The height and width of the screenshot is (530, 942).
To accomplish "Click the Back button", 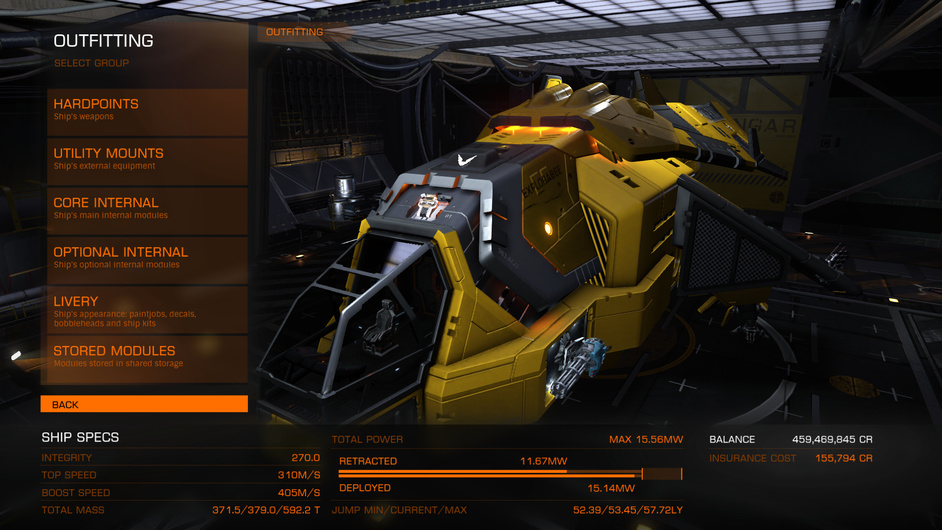I will tap(144, 404).
